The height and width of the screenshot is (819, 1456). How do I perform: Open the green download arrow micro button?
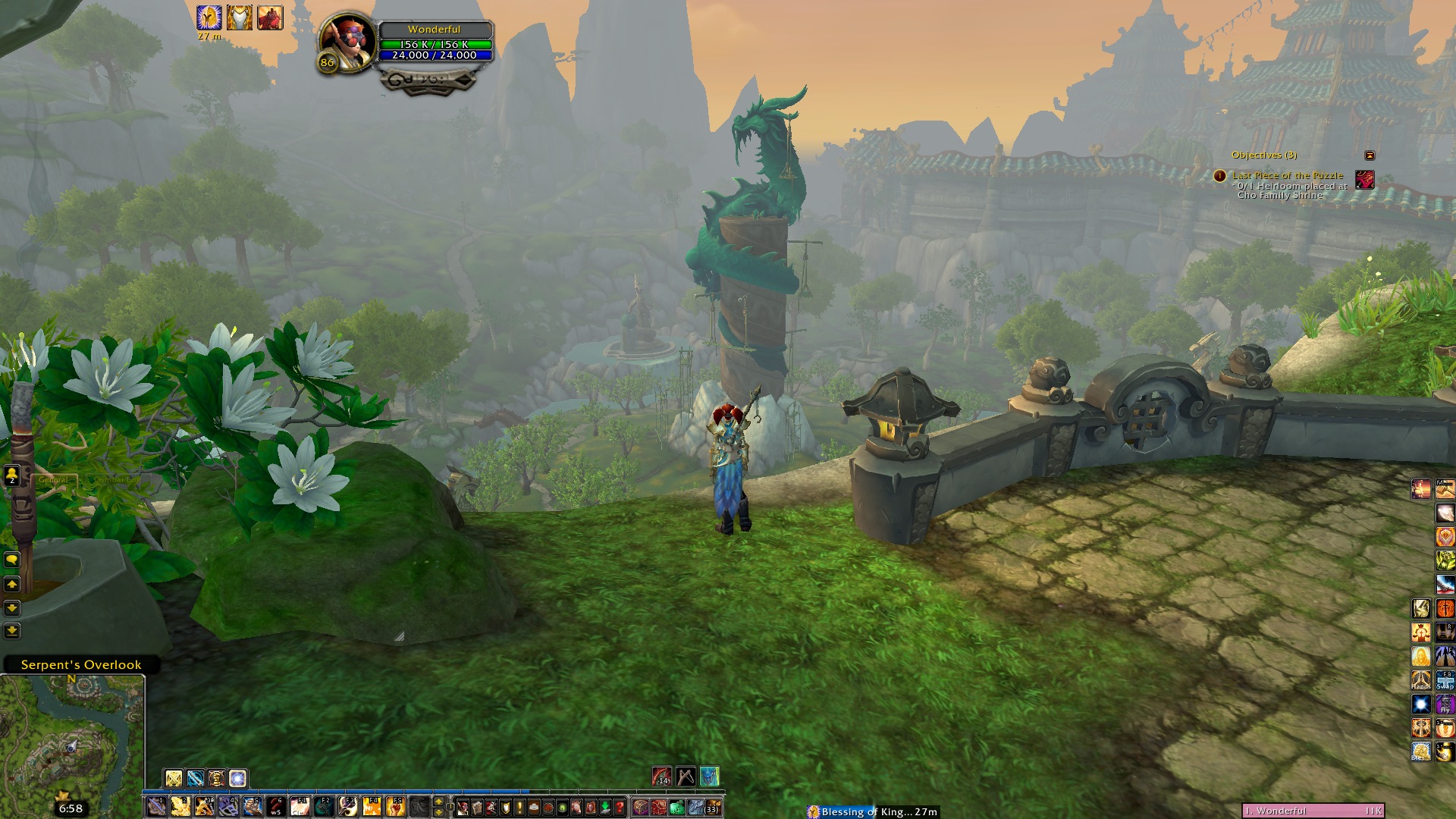[605, 807]
